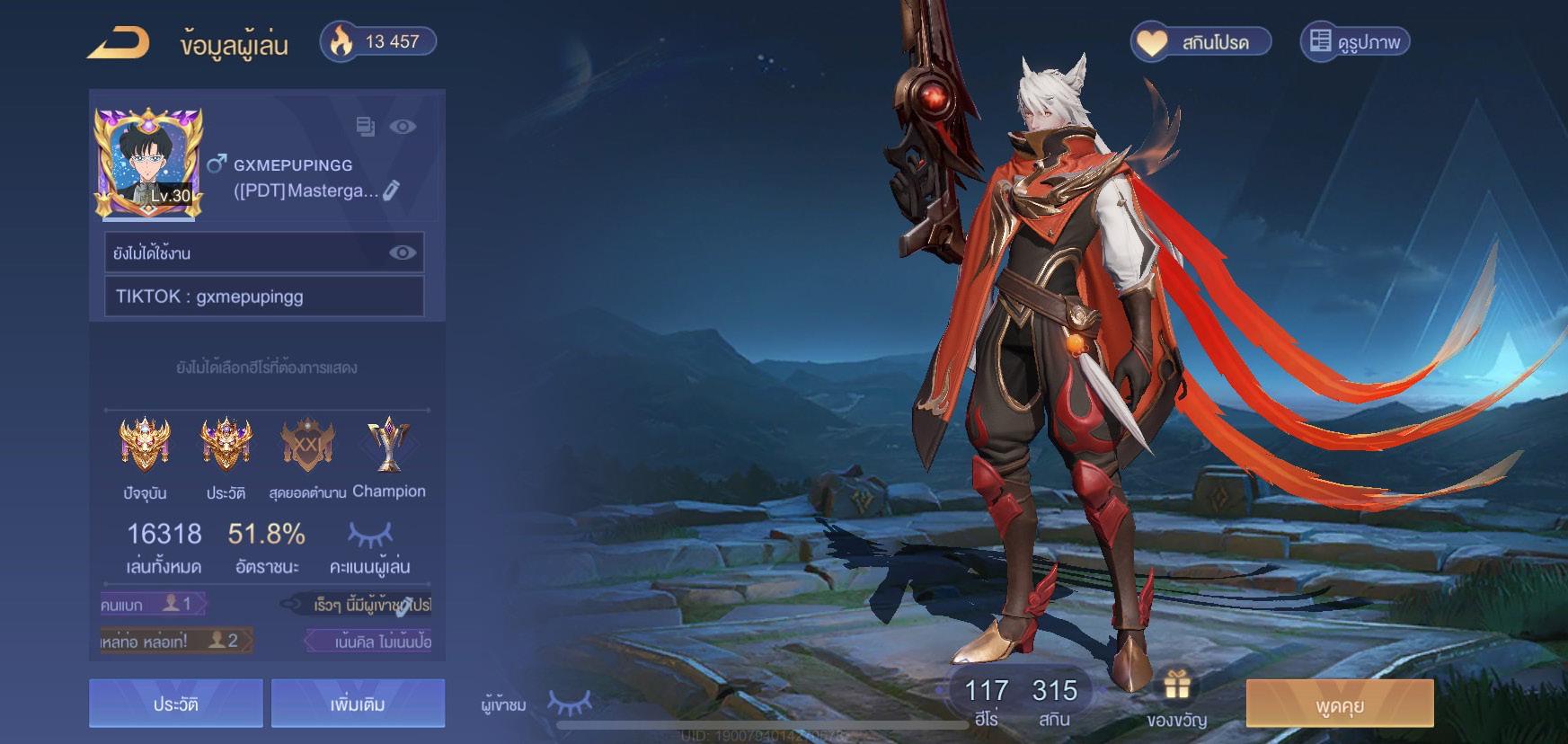The height and width of the screenshot is (744, 1568).
Task: Click the player avatar portrait
Action: tap(148, 164)
